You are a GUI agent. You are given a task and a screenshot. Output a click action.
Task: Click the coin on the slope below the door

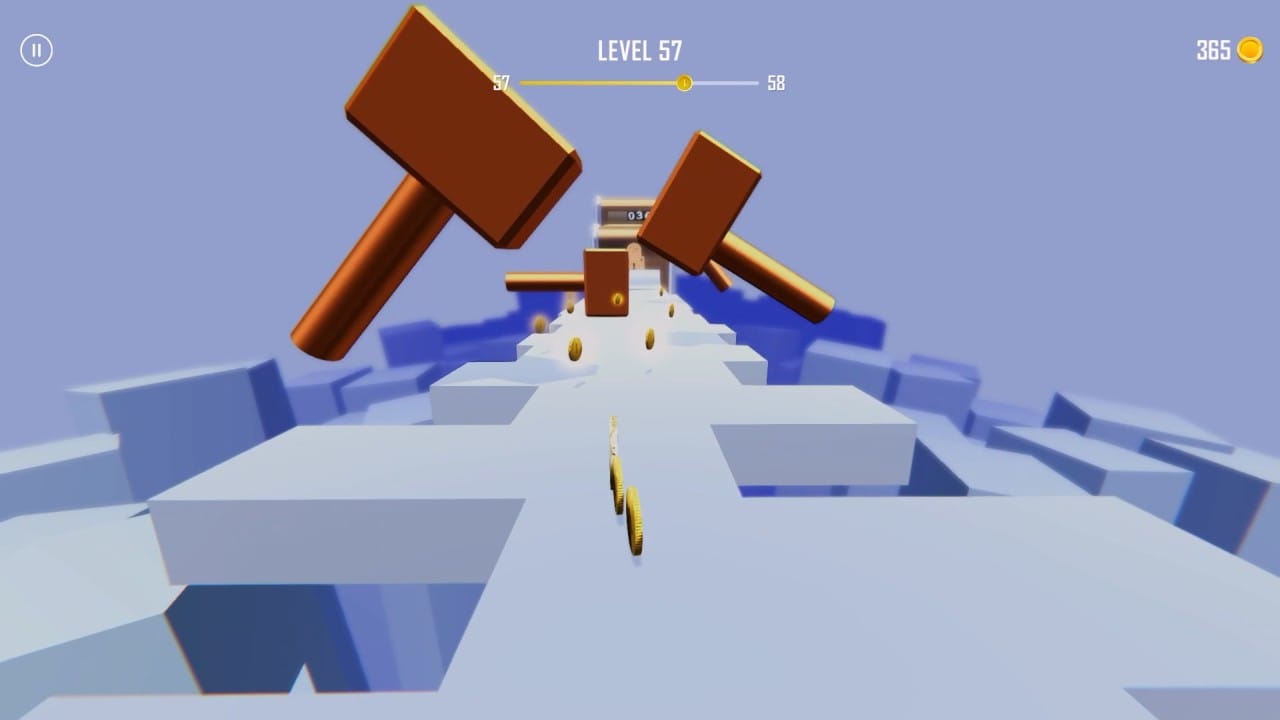pos(575,348)
